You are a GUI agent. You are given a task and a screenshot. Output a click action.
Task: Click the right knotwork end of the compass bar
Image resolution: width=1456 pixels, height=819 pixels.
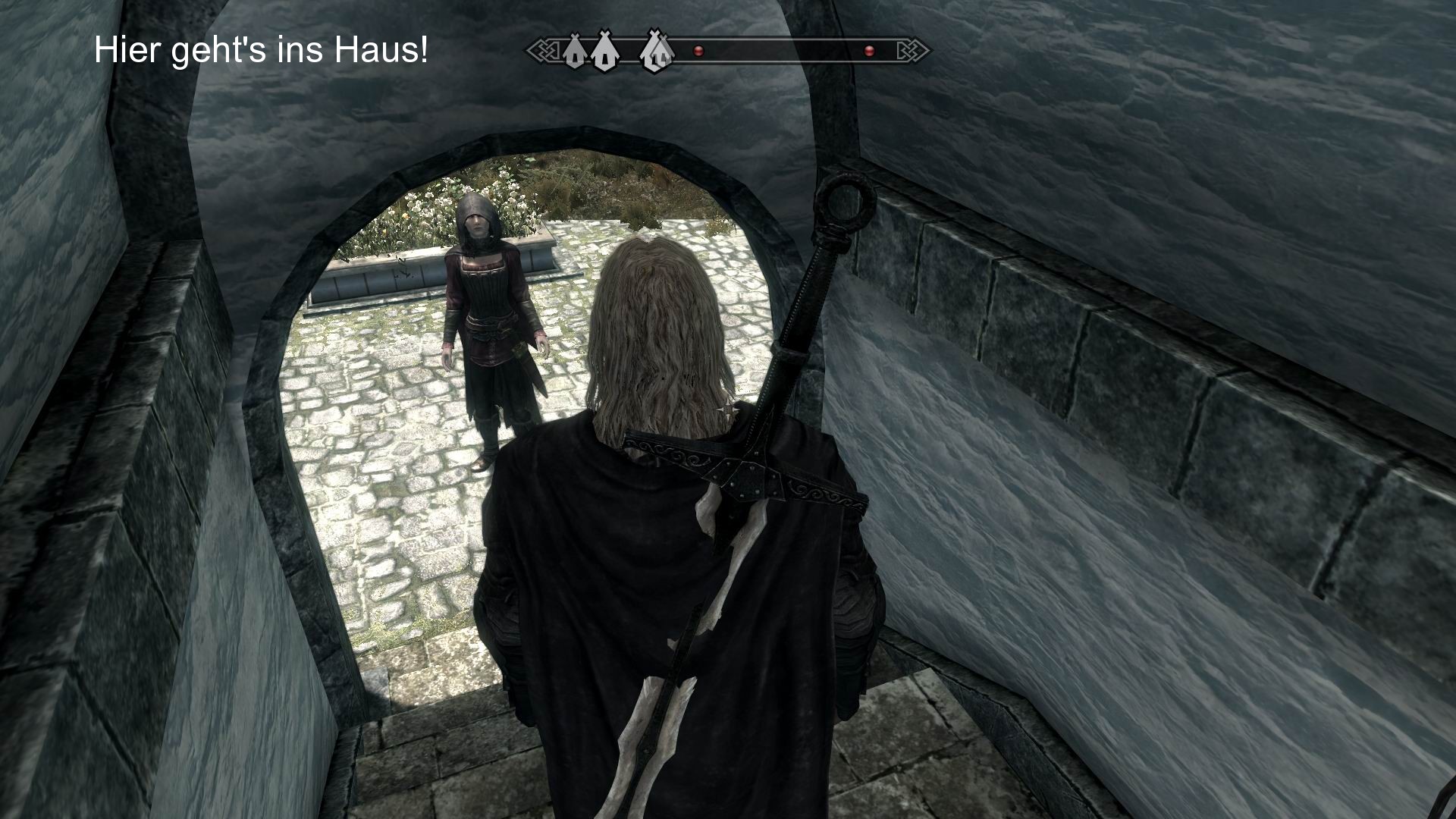coord(912,52)
